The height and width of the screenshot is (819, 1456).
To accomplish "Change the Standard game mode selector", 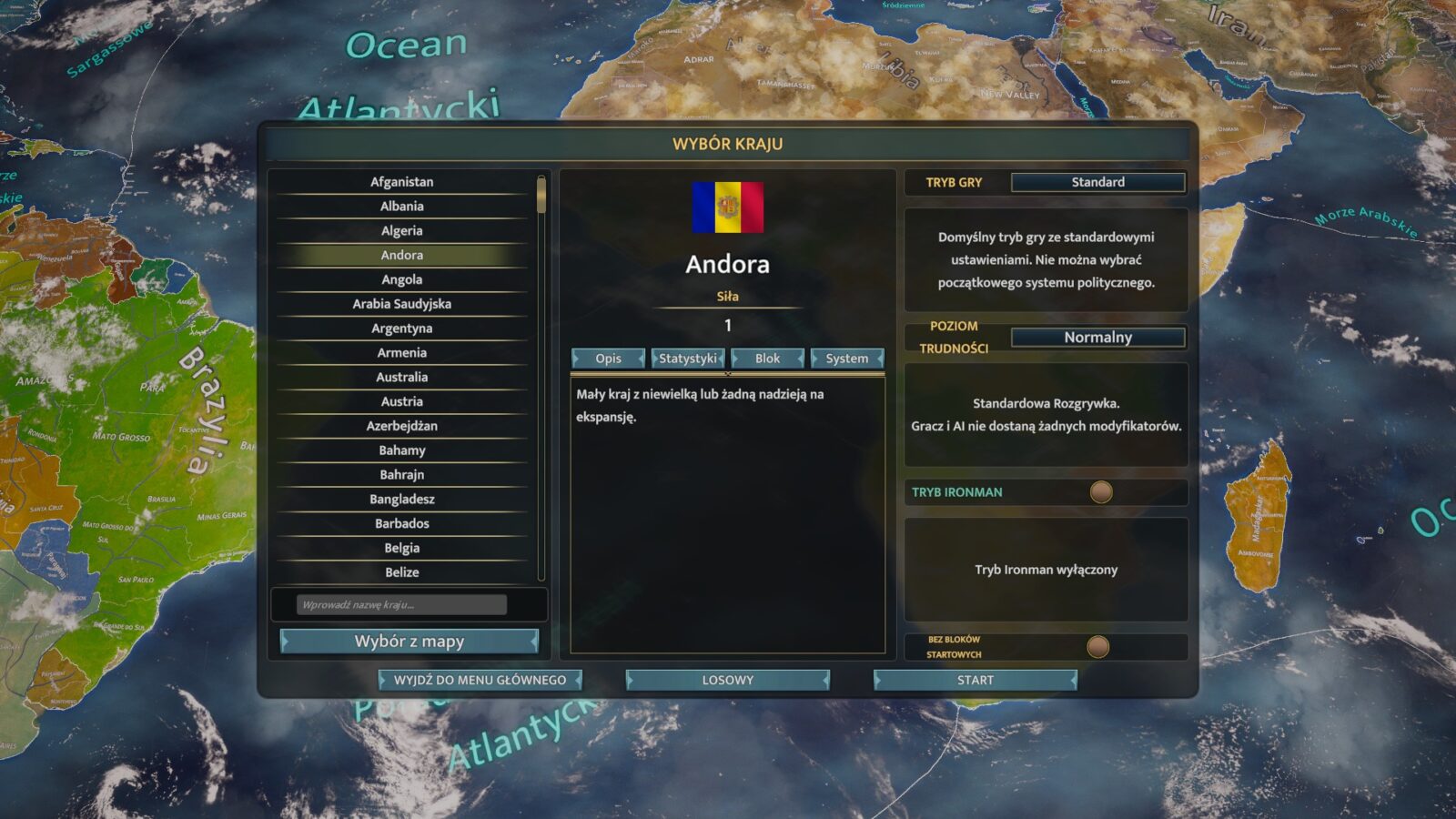I will [x=1097, y=182].
